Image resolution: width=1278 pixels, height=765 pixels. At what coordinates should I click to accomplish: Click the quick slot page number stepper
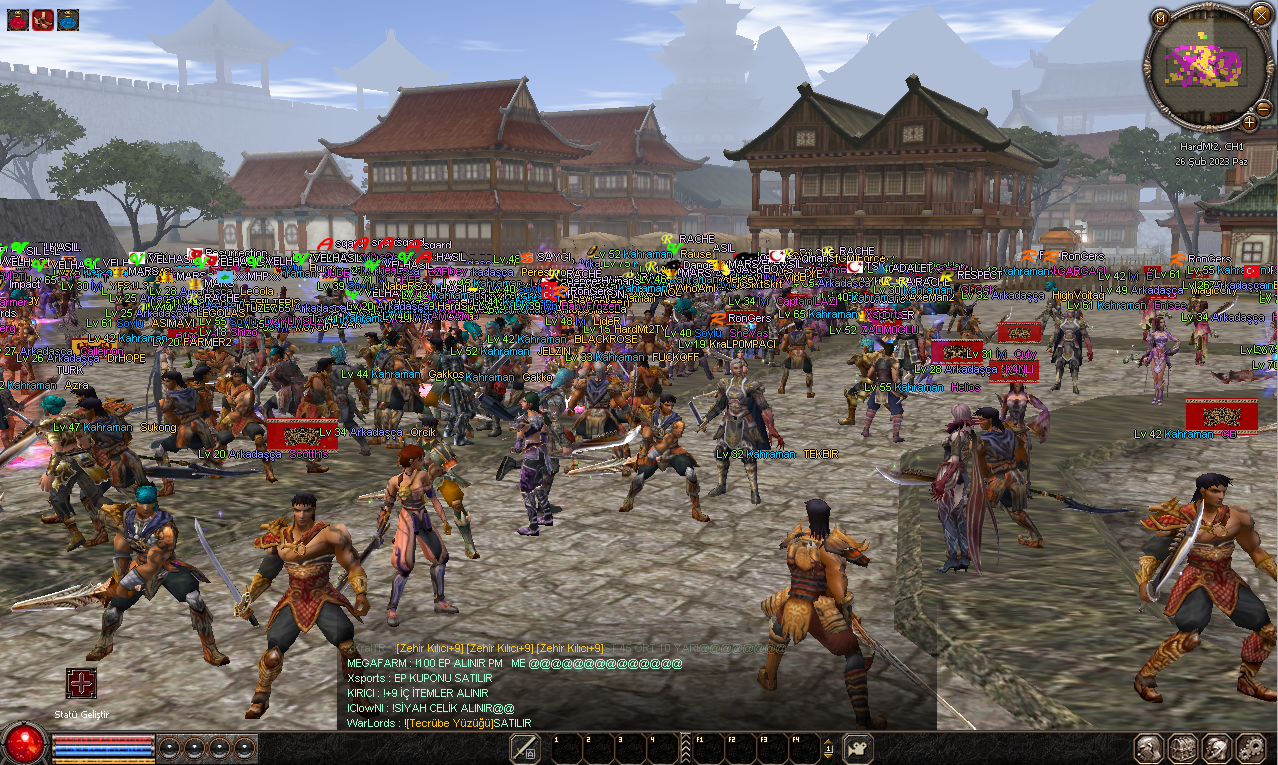pos(828,748)
